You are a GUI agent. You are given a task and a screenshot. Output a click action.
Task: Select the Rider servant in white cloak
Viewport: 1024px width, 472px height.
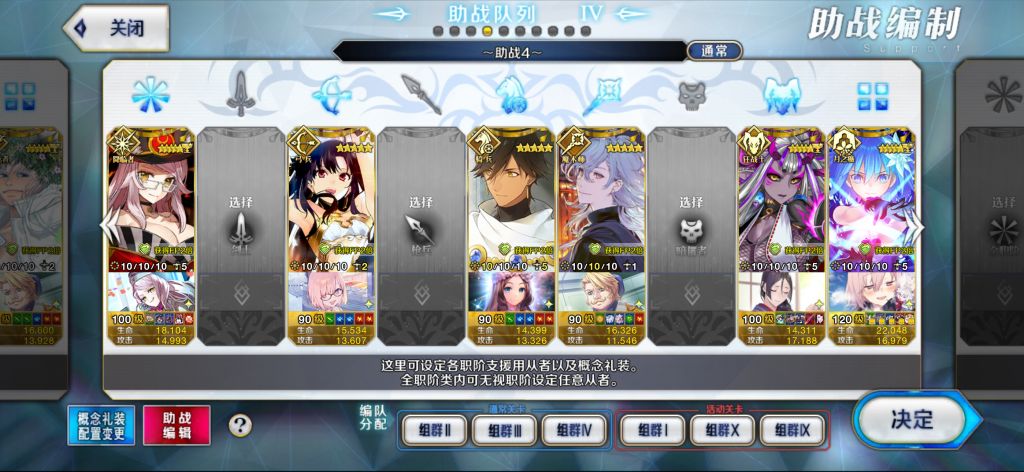[x=511, y=200]
